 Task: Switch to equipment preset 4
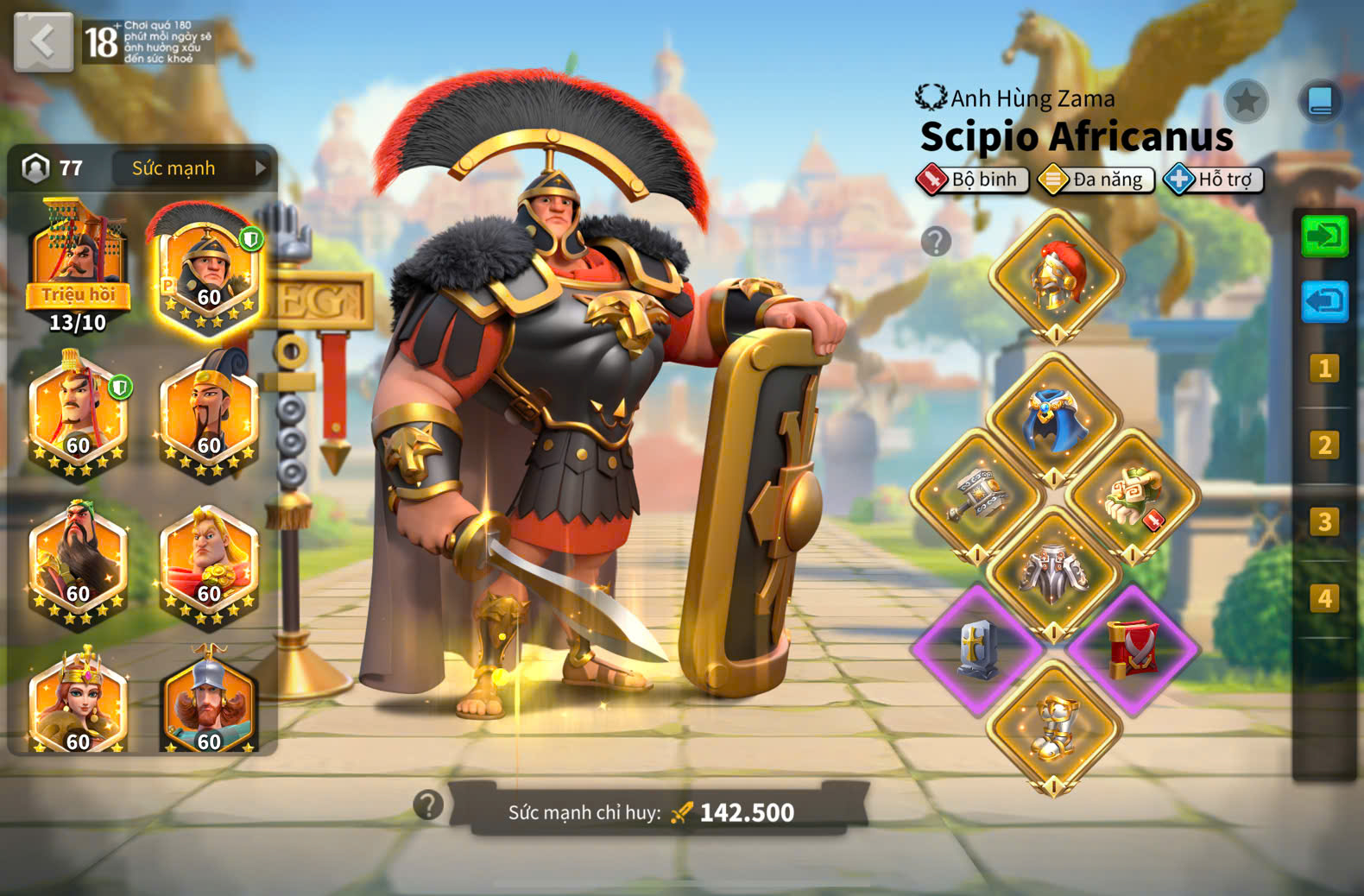(x=1323, y=598)
